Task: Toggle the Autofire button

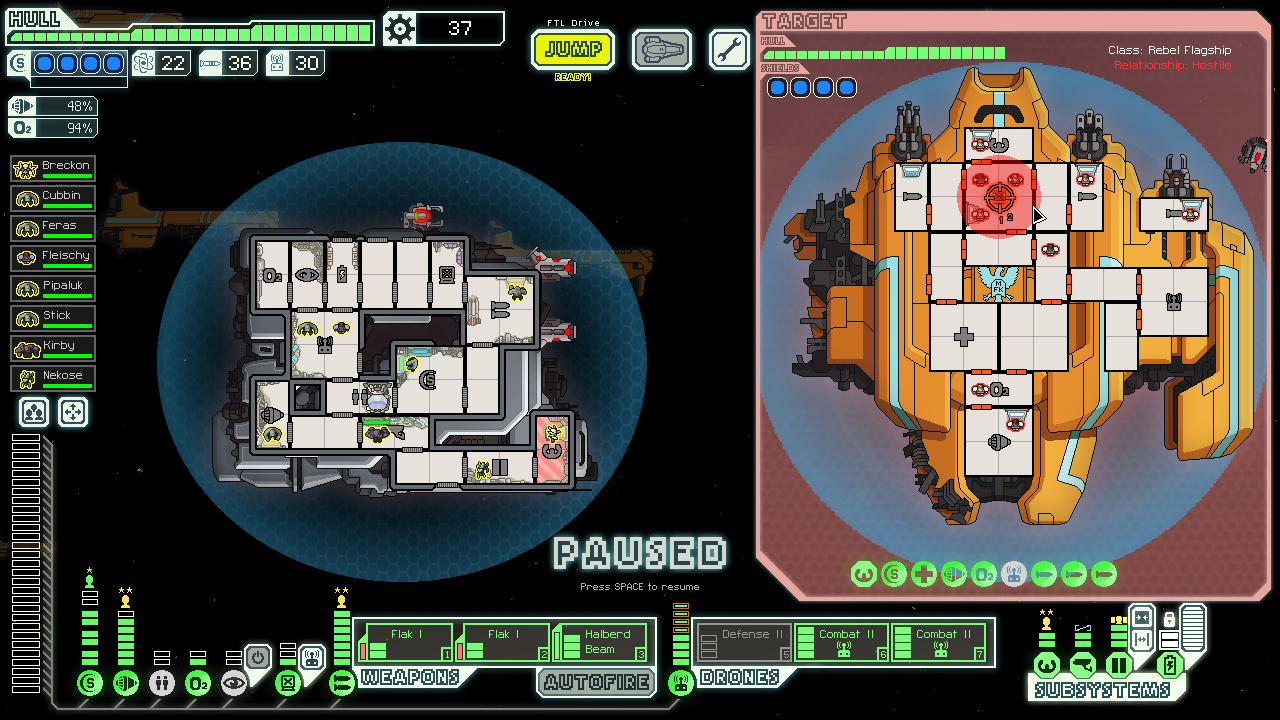Action: pyautogui.click(x=595, y=683)
